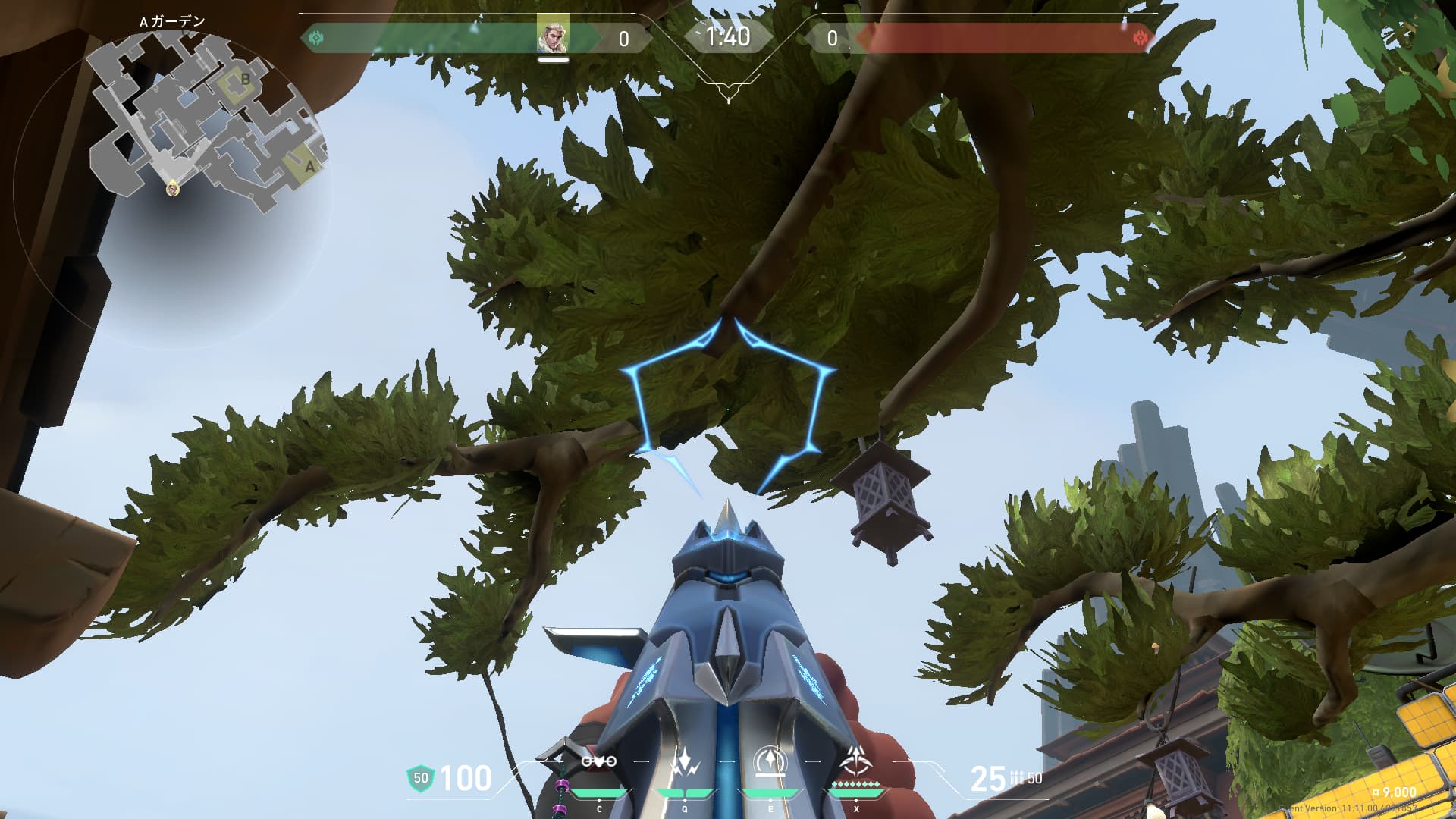This screenshot has height=819, width=1456.
Task: Select Sova's agent portrait on the team bar
Action: tap(553, 36)
